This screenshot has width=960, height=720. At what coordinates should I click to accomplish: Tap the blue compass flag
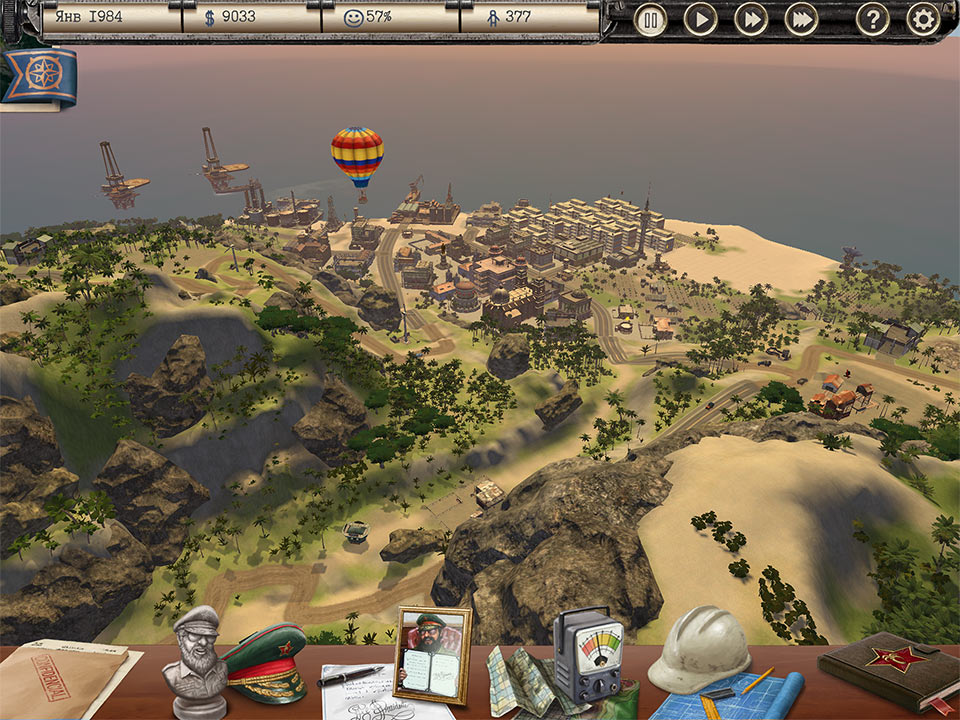[38, 78]
